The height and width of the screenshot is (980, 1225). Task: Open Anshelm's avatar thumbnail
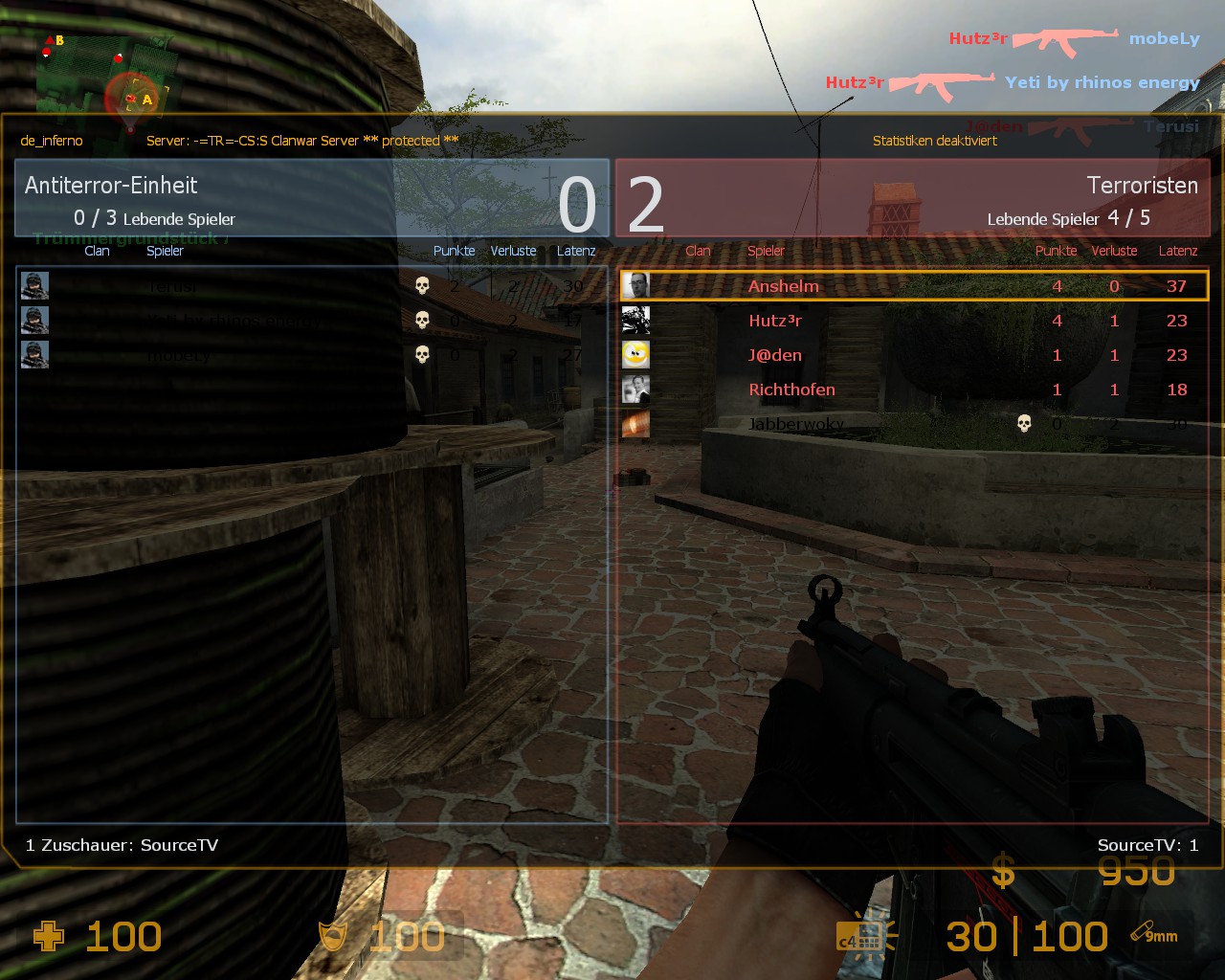pyautogui.click(x=635, y=286)
